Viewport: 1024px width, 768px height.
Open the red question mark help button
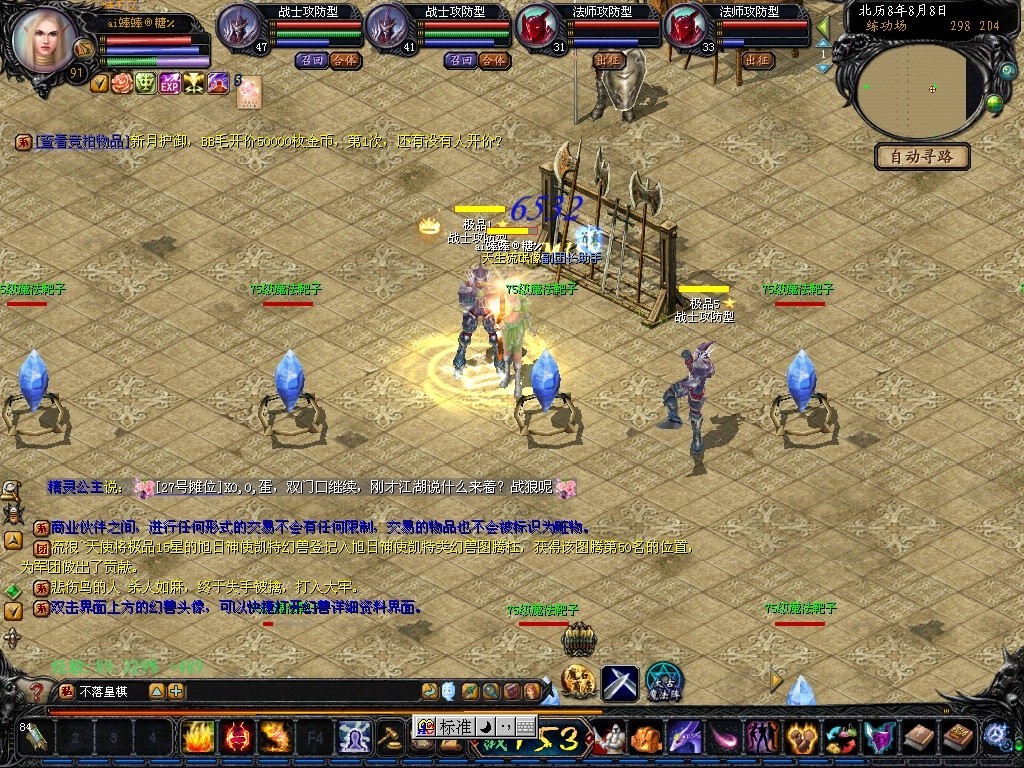(37, 692)
